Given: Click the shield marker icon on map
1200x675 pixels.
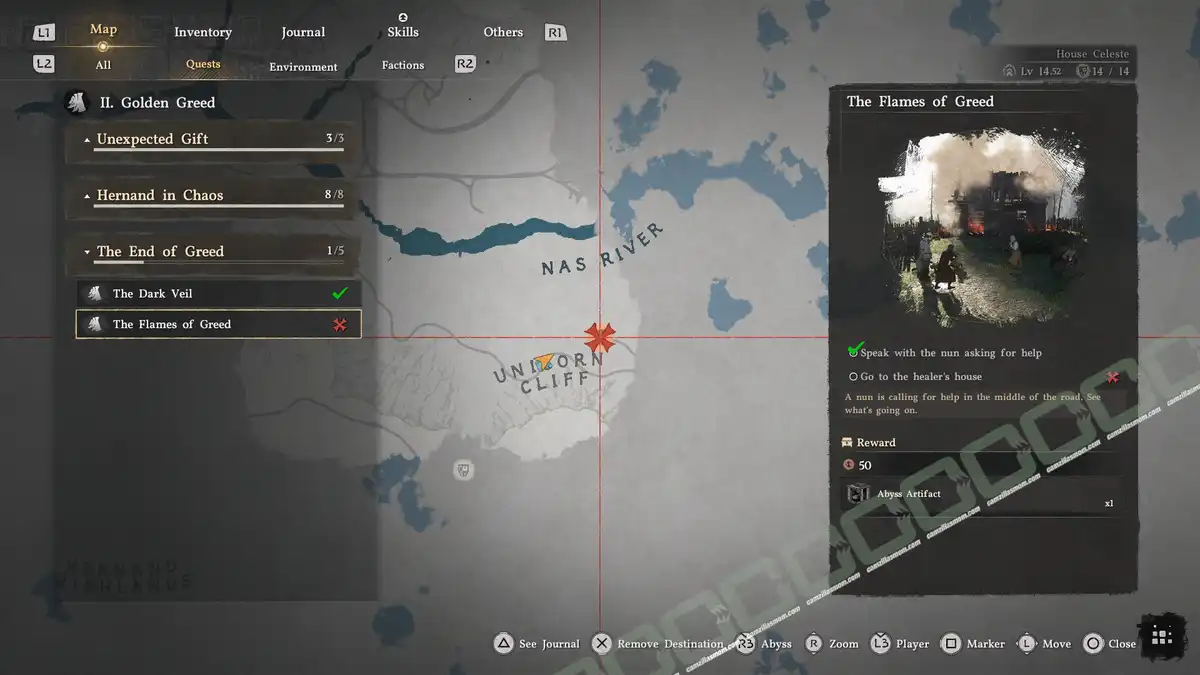Looking at the screenshot, I should [463, 469].
